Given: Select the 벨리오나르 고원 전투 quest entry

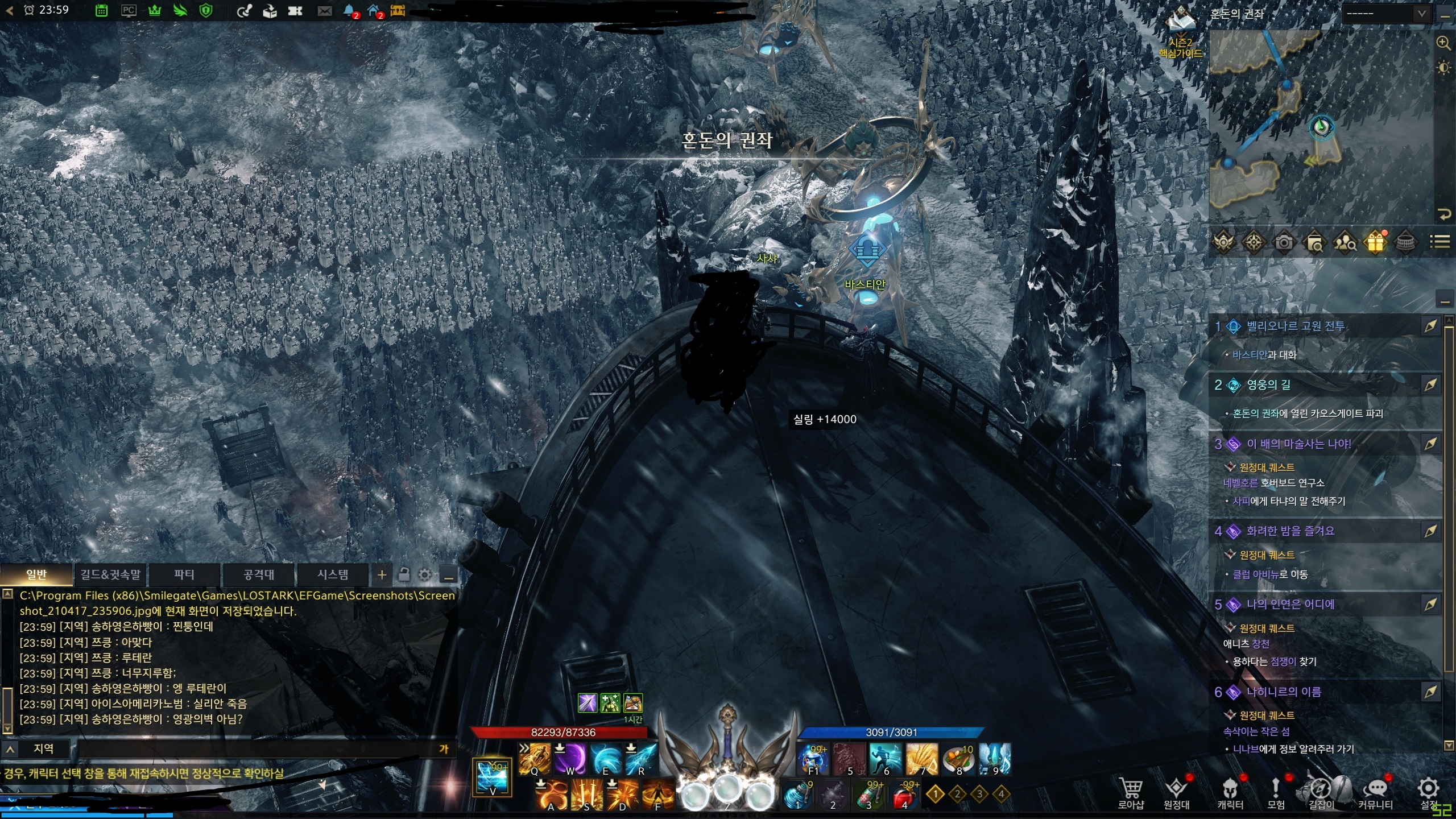Looking at the screenshot, I should pos(1296,326).
